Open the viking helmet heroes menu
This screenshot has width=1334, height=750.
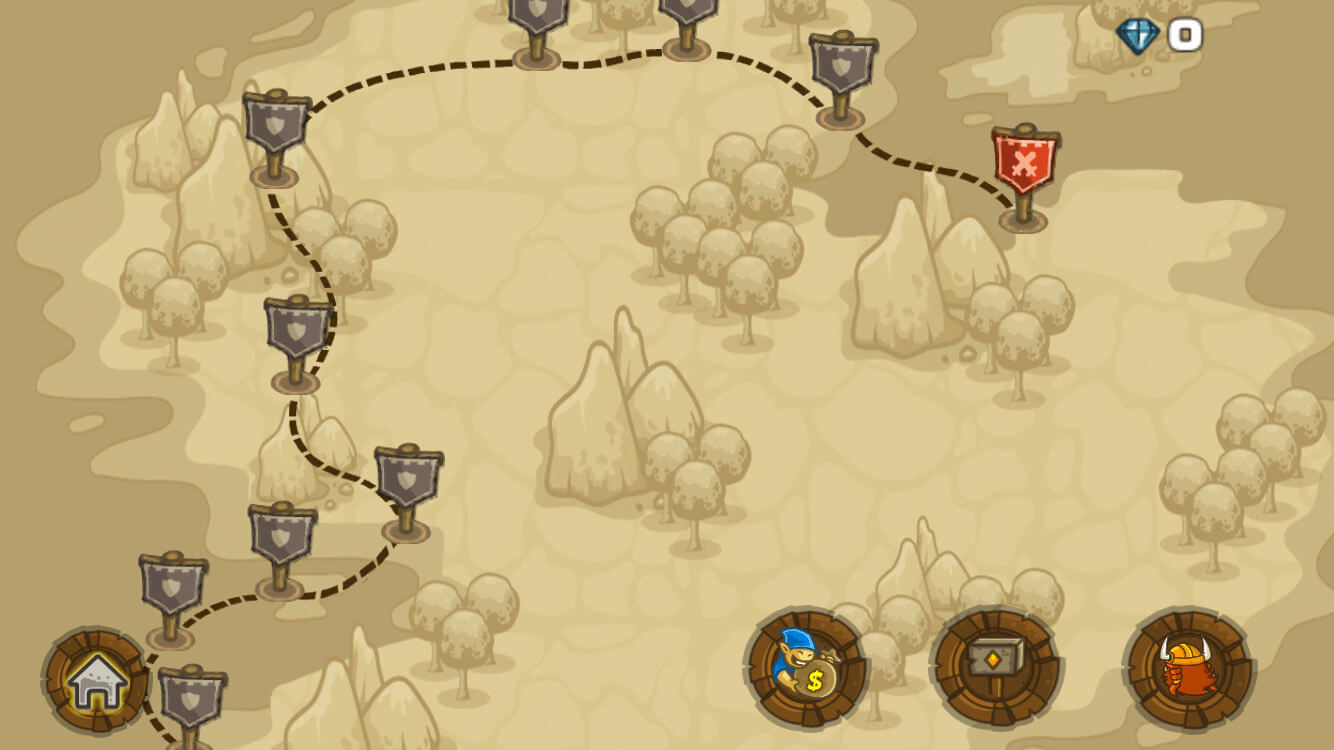[1188, 668]
